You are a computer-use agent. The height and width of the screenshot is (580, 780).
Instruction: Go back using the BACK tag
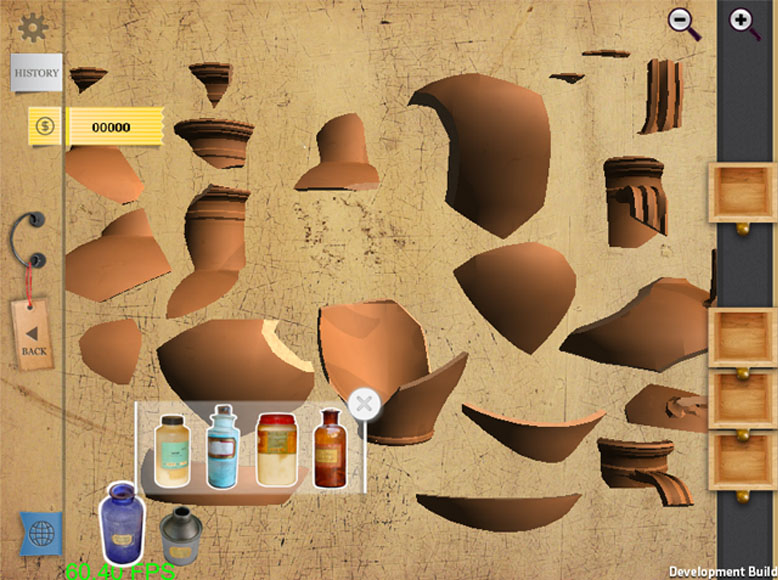click(33, 335)
